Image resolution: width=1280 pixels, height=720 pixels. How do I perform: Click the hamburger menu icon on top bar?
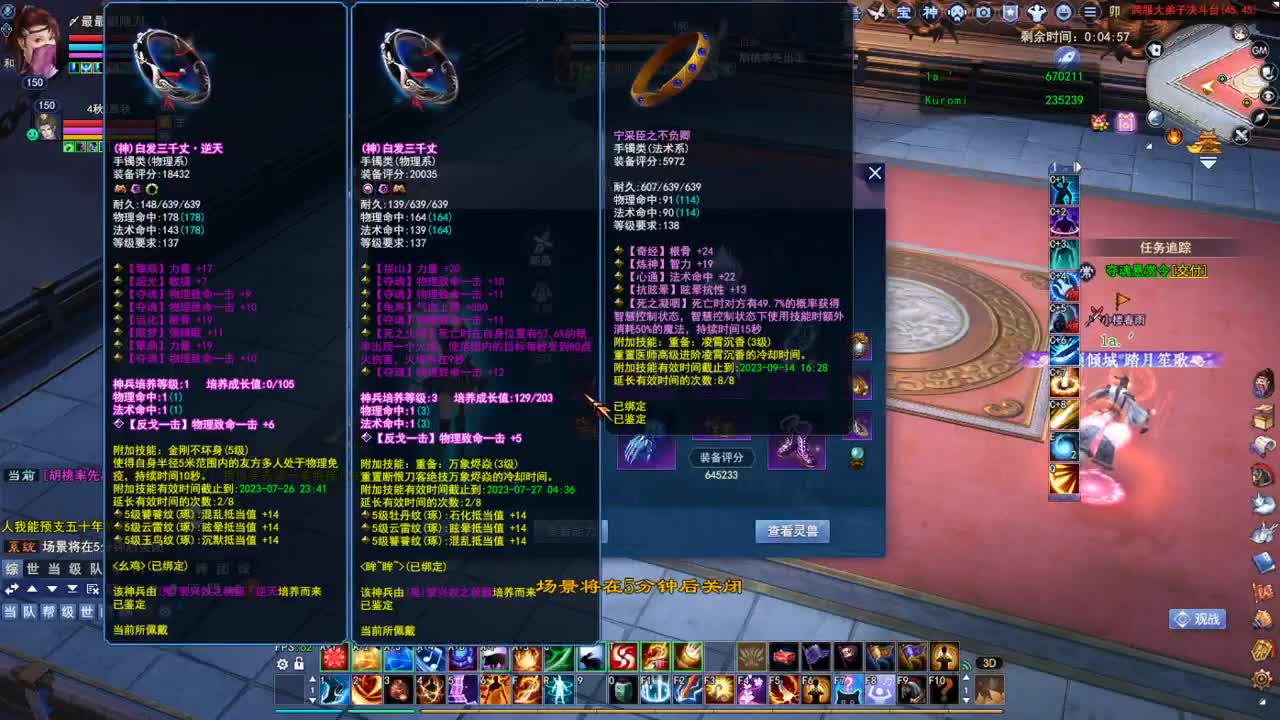tap(1089, 13)
